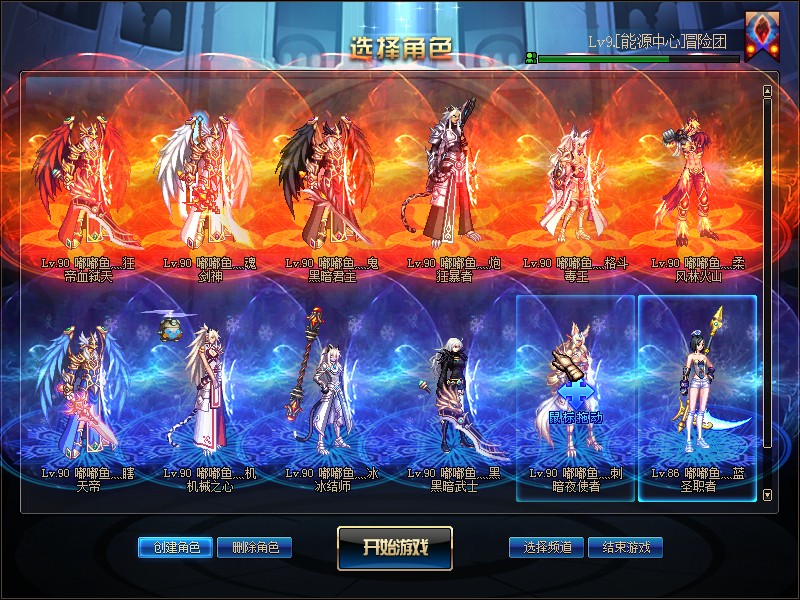Open the 选择频道 channel selection
This screenshot has width=800, height=600.
point(547,547)
